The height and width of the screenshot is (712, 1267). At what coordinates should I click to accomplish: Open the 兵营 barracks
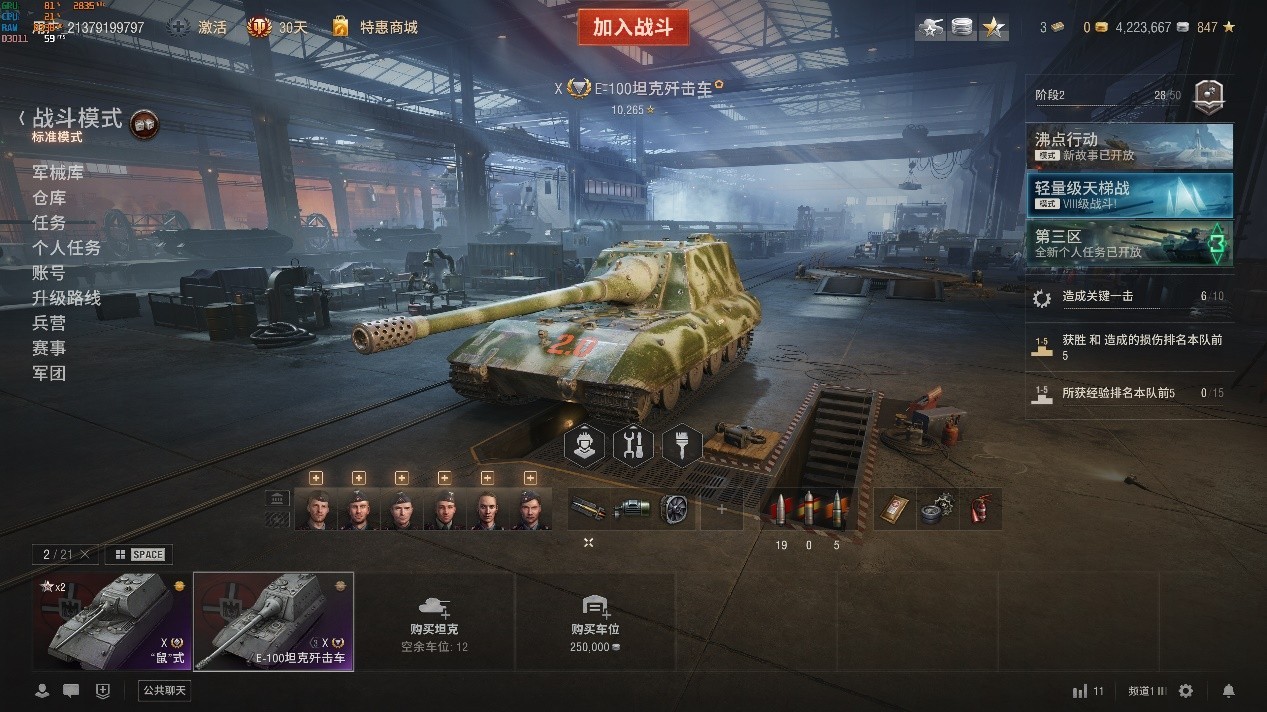(49, 323)
